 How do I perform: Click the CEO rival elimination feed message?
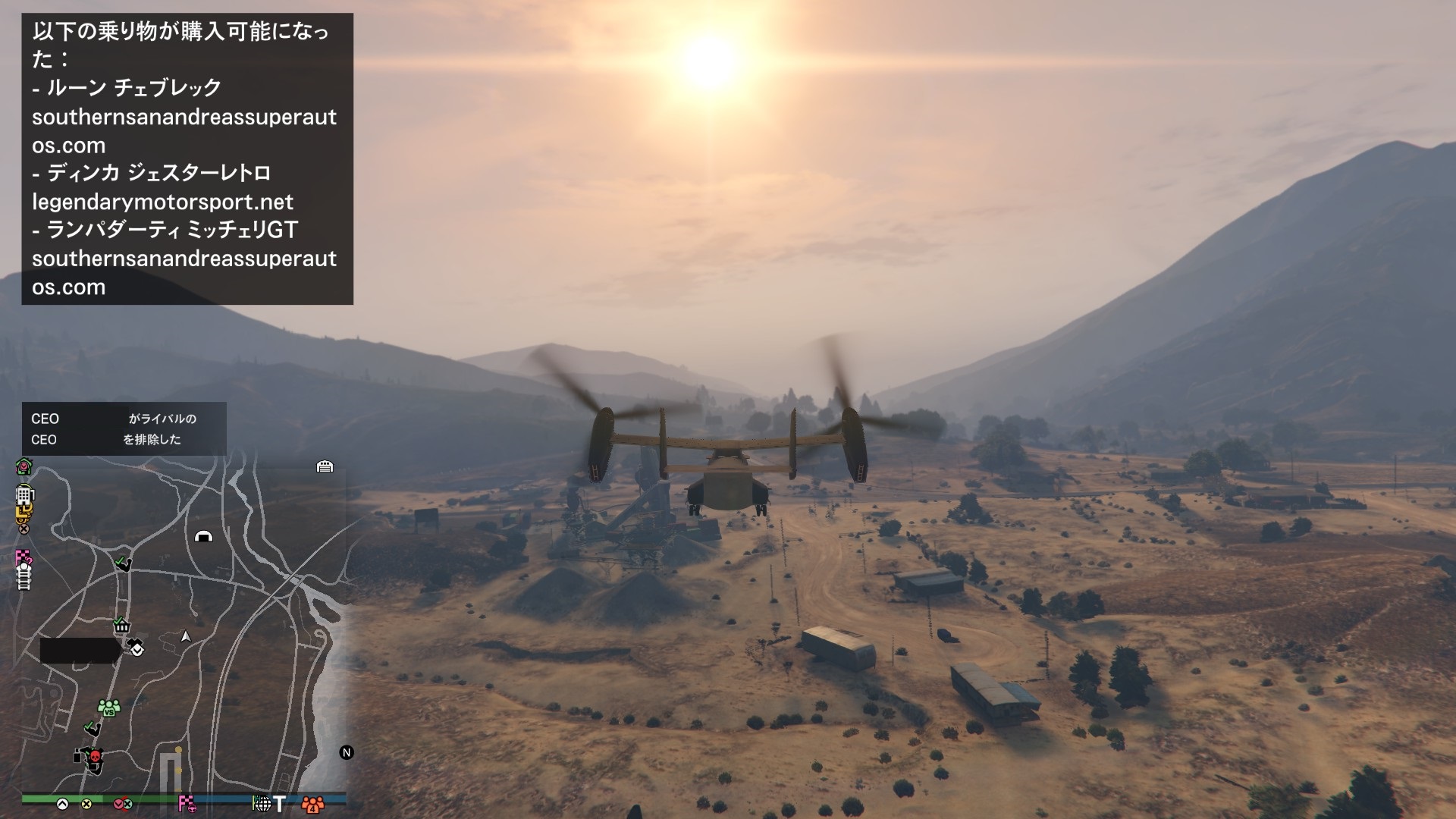click(x=124, y=428)
